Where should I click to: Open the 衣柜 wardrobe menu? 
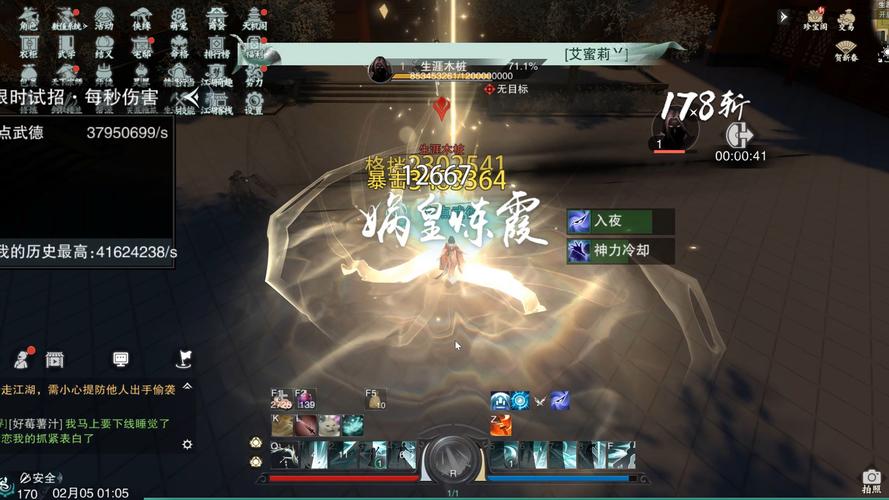coord(29,44)
